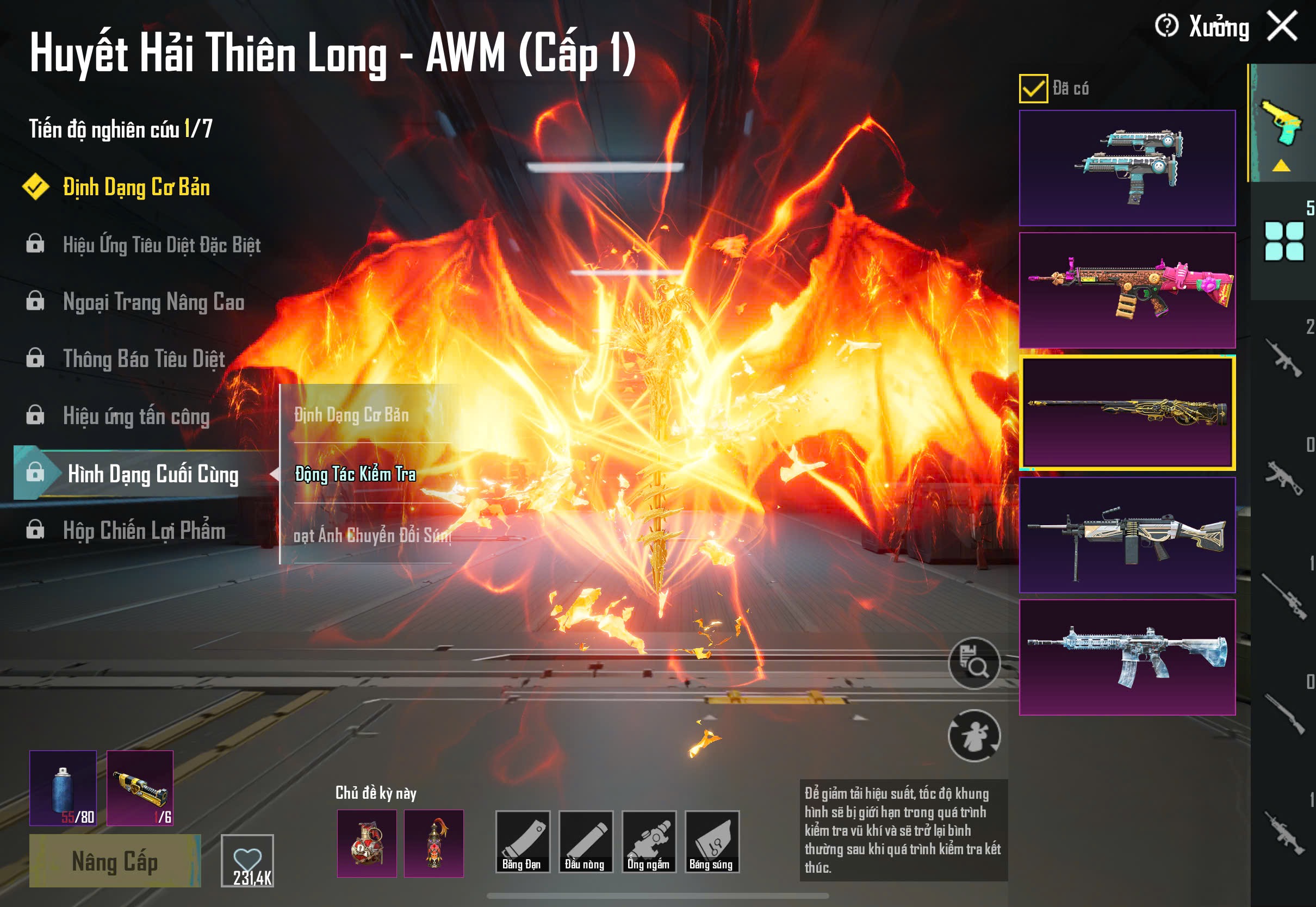
Task: Close the weapon workshop screen
Action: [1282, 27]
